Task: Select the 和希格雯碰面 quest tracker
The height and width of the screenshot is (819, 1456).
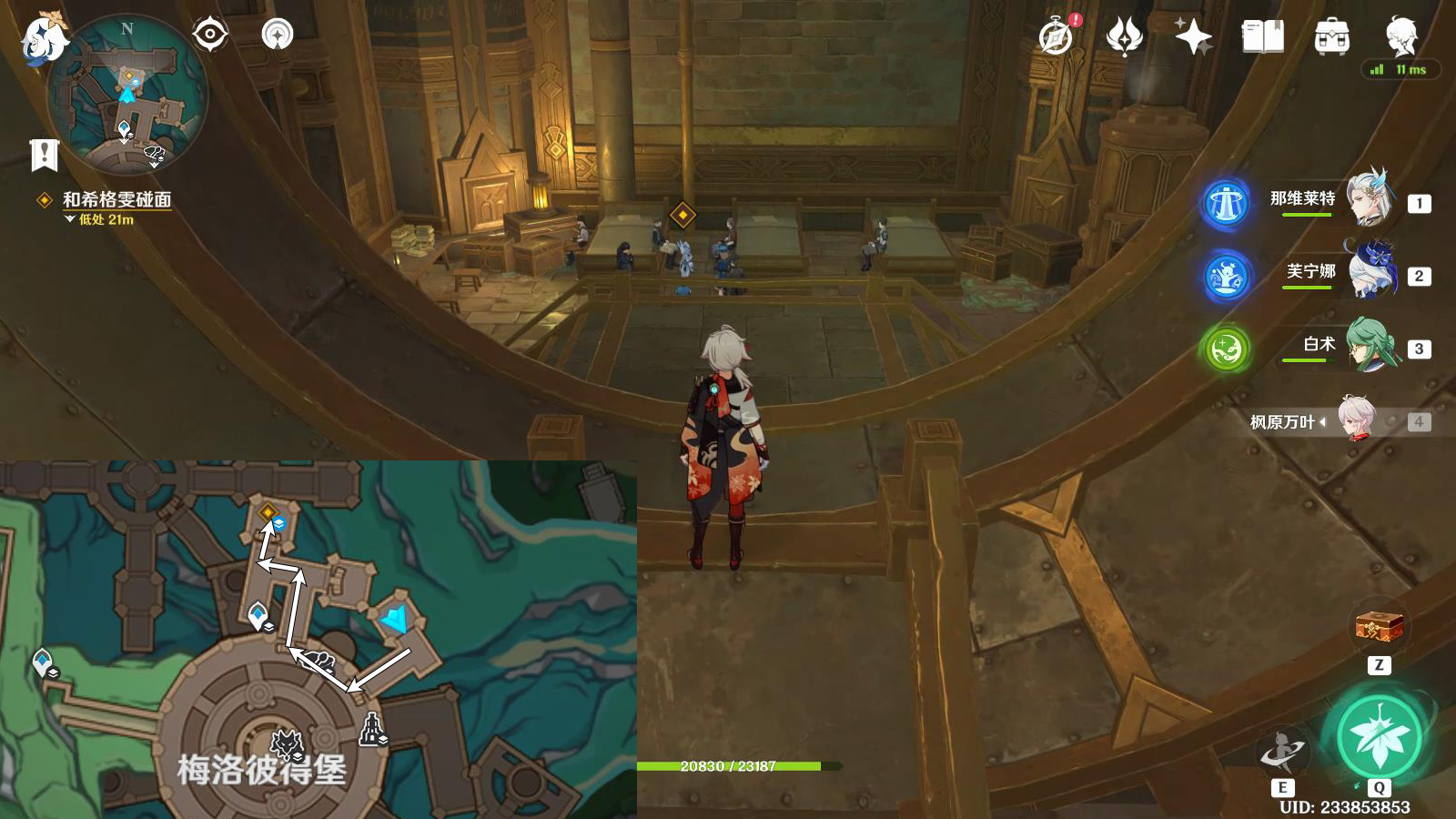Action: point(116,199)
